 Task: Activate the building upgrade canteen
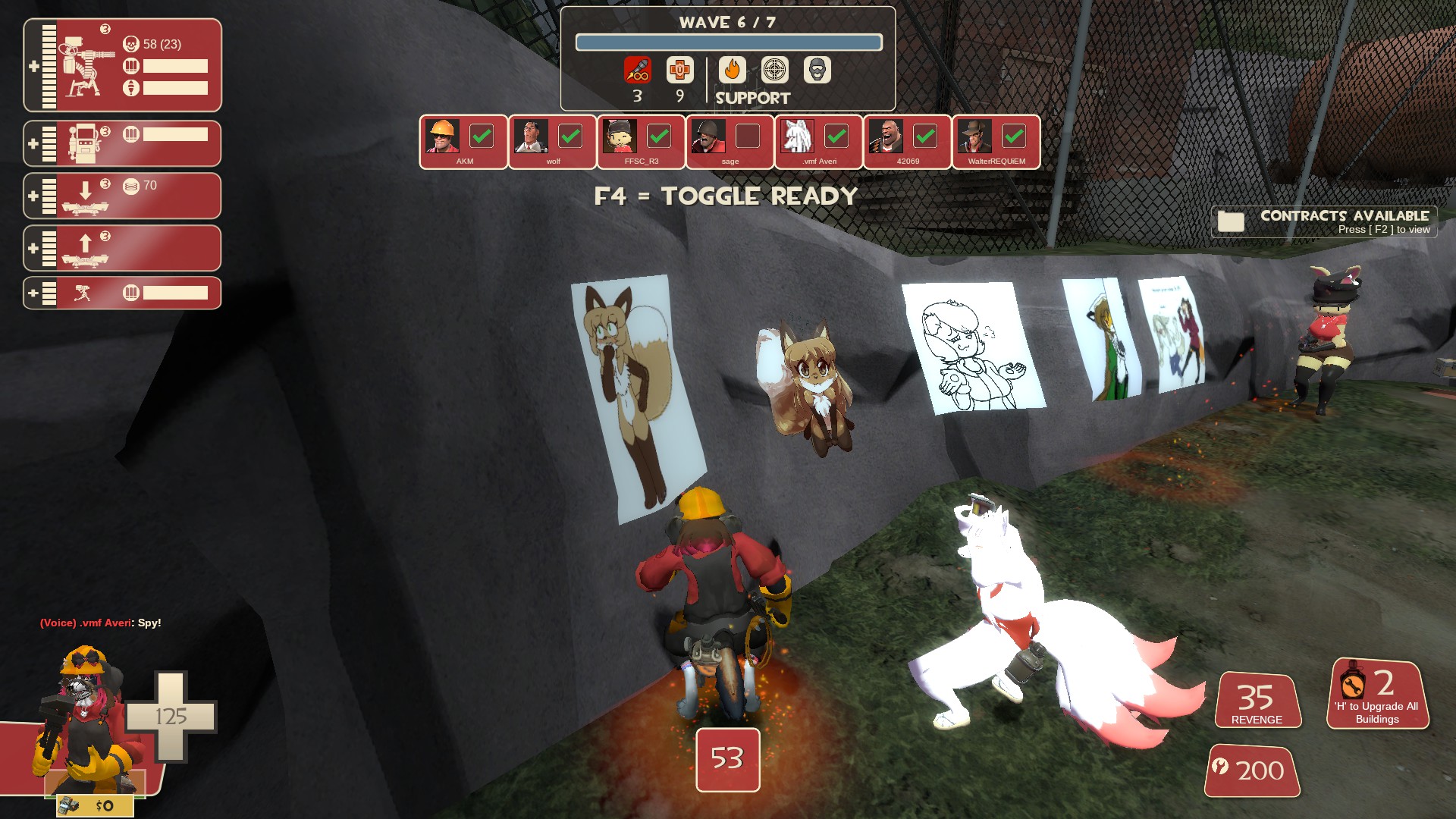click(1377, 694)
